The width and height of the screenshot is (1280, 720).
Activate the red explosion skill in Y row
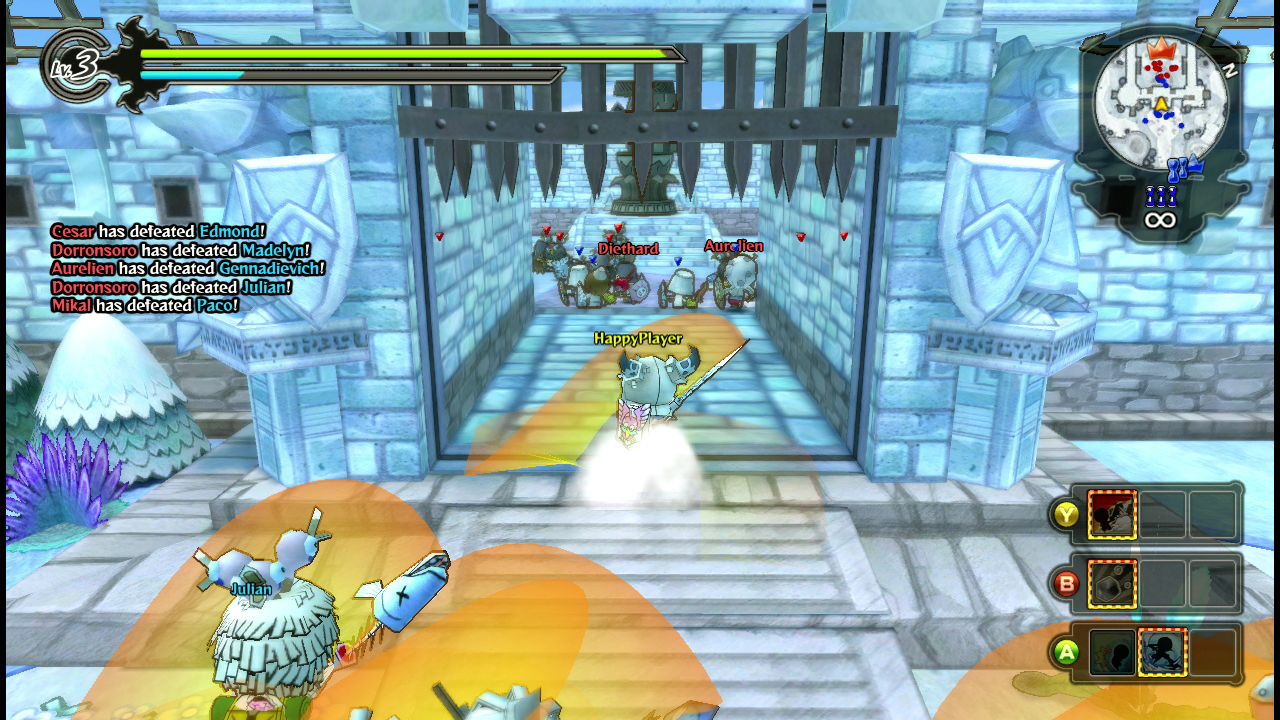(x=1112, y=515)
